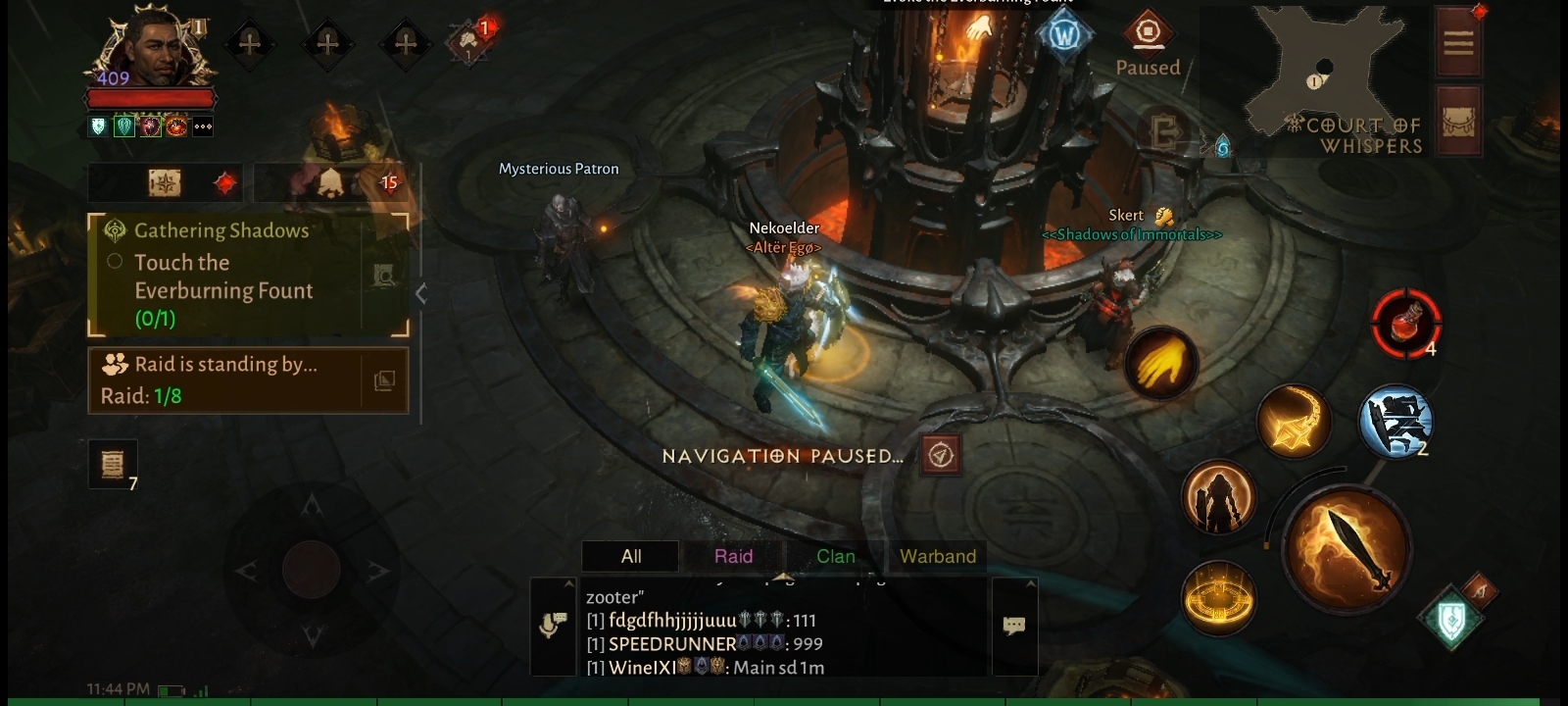Screen dimensions: 1568x706
Task: Switch to the Raid chat tab
Action: click(733, 556)
